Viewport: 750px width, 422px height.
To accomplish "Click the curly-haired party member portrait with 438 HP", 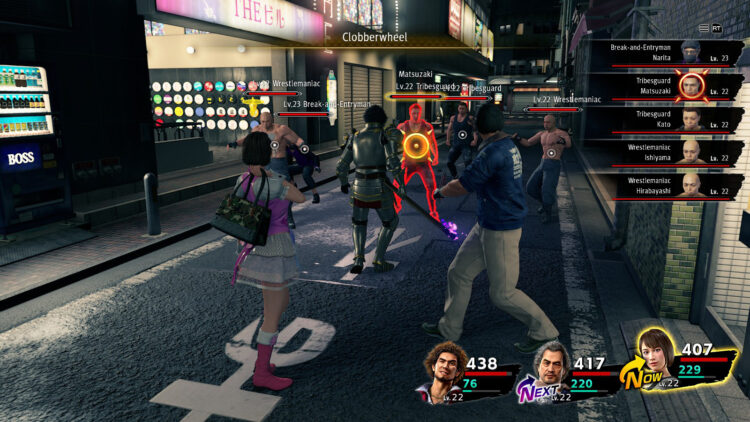I will click(x=445, y=368).
